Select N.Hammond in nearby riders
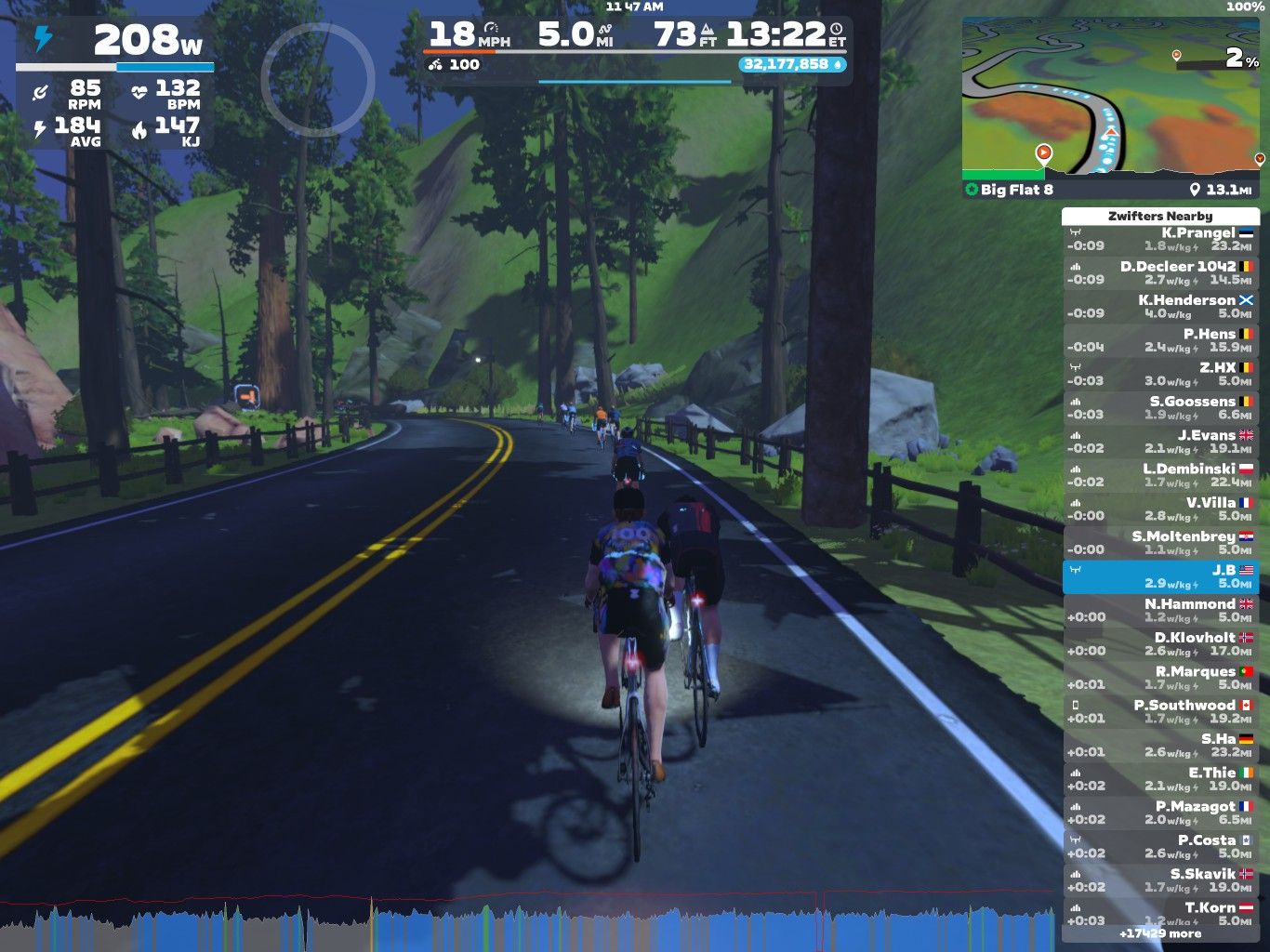This screenshot has height=952, width=1270. click(x=1160, y=611)
